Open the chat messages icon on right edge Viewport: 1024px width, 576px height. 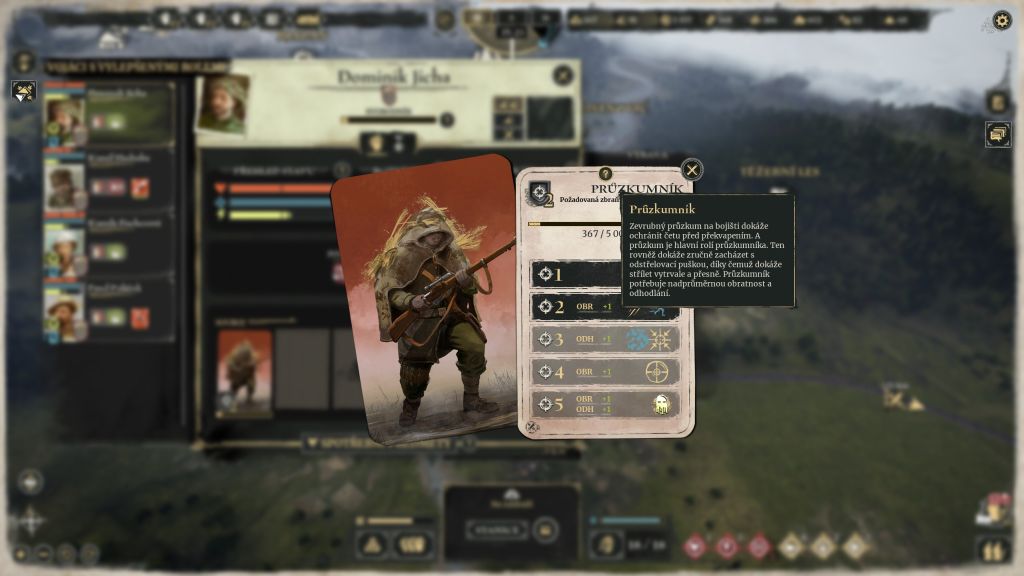click(x=997, y=134)
